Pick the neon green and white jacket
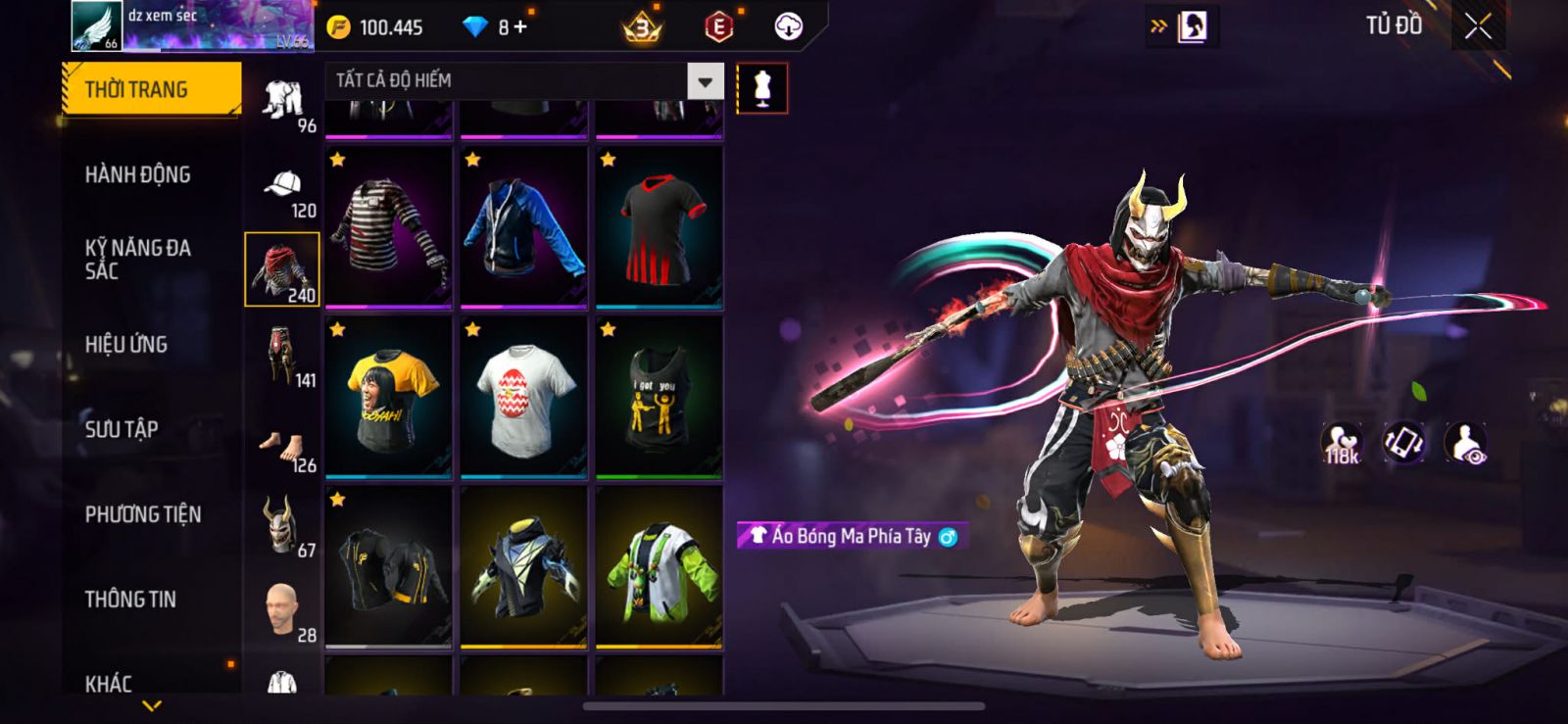Viewport: 1568px width, 724px height. pyautogui.click(x=659, y=567)
